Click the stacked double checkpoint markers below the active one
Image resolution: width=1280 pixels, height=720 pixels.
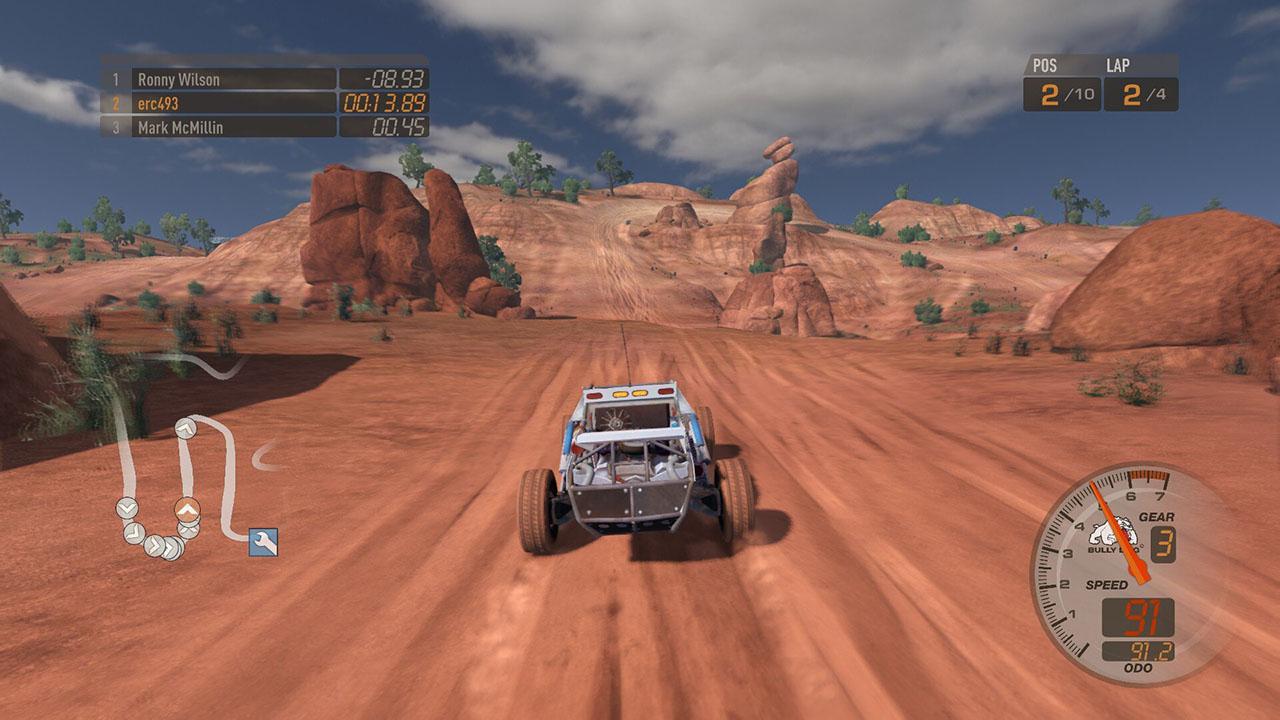coord(187,530)
